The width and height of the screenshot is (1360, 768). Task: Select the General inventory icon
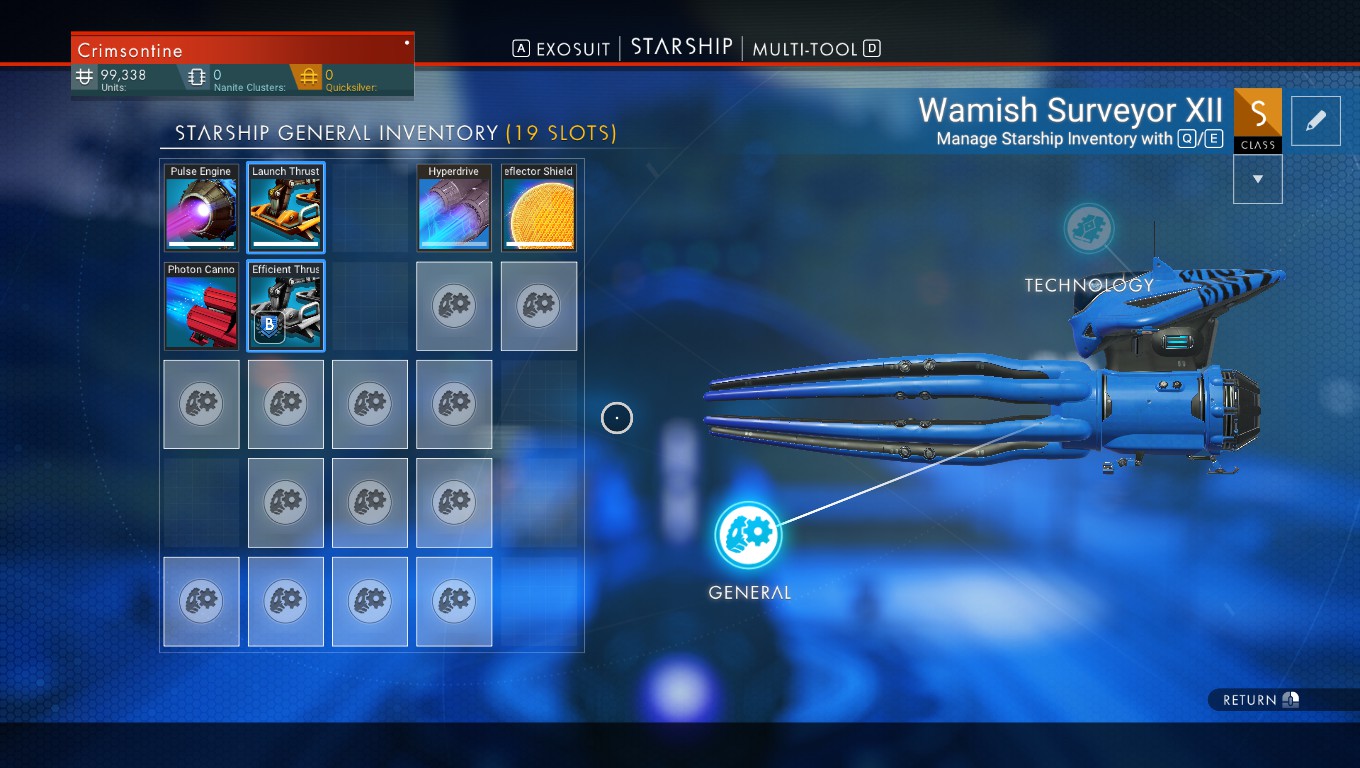(748, 534)
